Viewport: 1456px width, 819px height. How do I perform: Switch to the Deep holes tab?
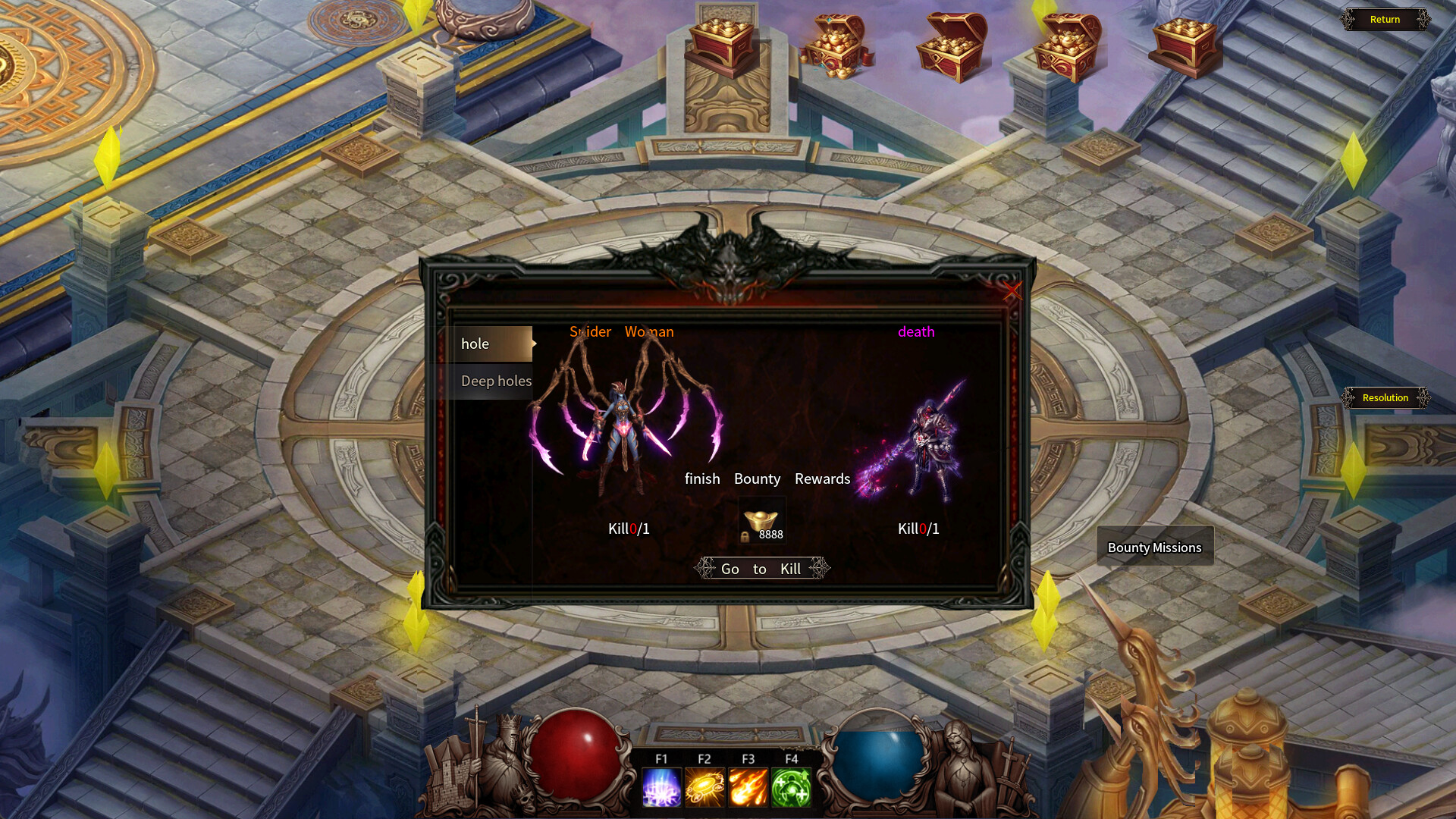click(x=496, y=381)
